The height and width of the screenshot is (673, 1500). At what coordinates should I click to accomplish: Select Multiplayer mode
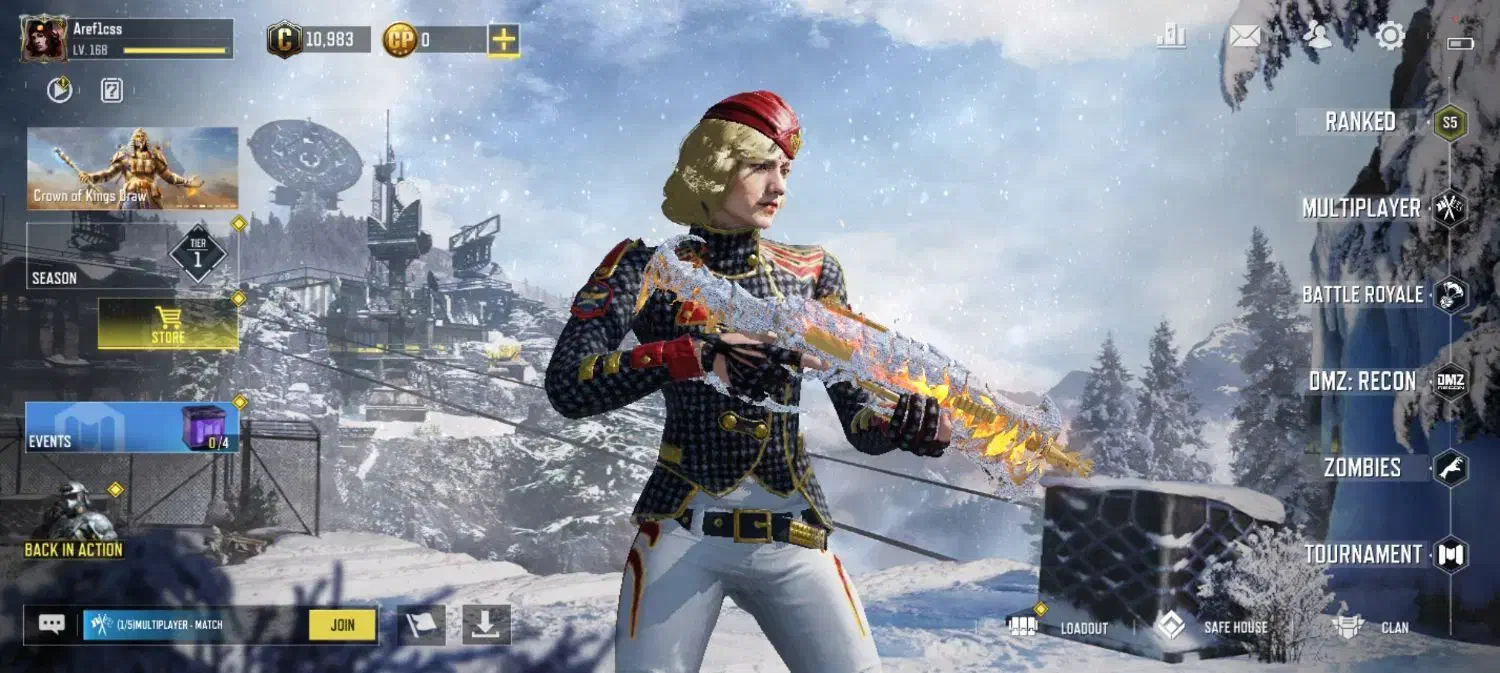tap(1362, 208)
